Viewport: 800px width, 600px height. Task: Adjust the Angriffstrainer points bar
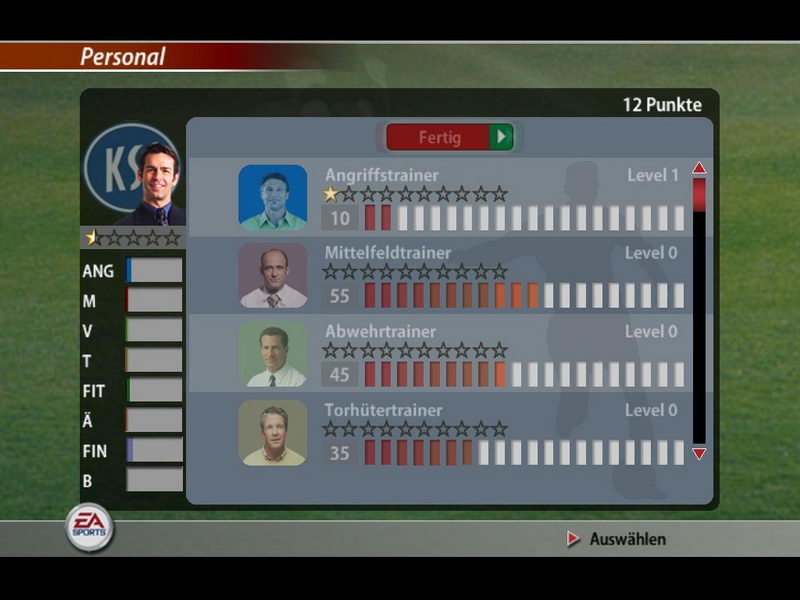(x=524, y=218)
